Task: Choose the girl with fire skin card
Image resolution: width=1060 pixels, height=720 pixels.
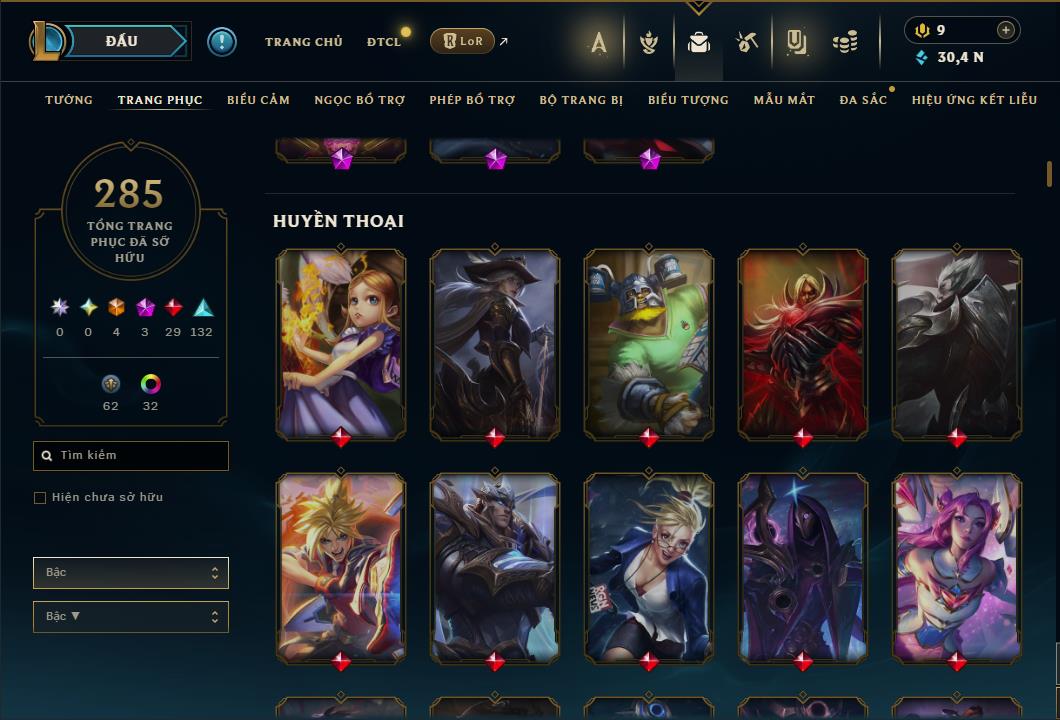Action: pos(341,342)
